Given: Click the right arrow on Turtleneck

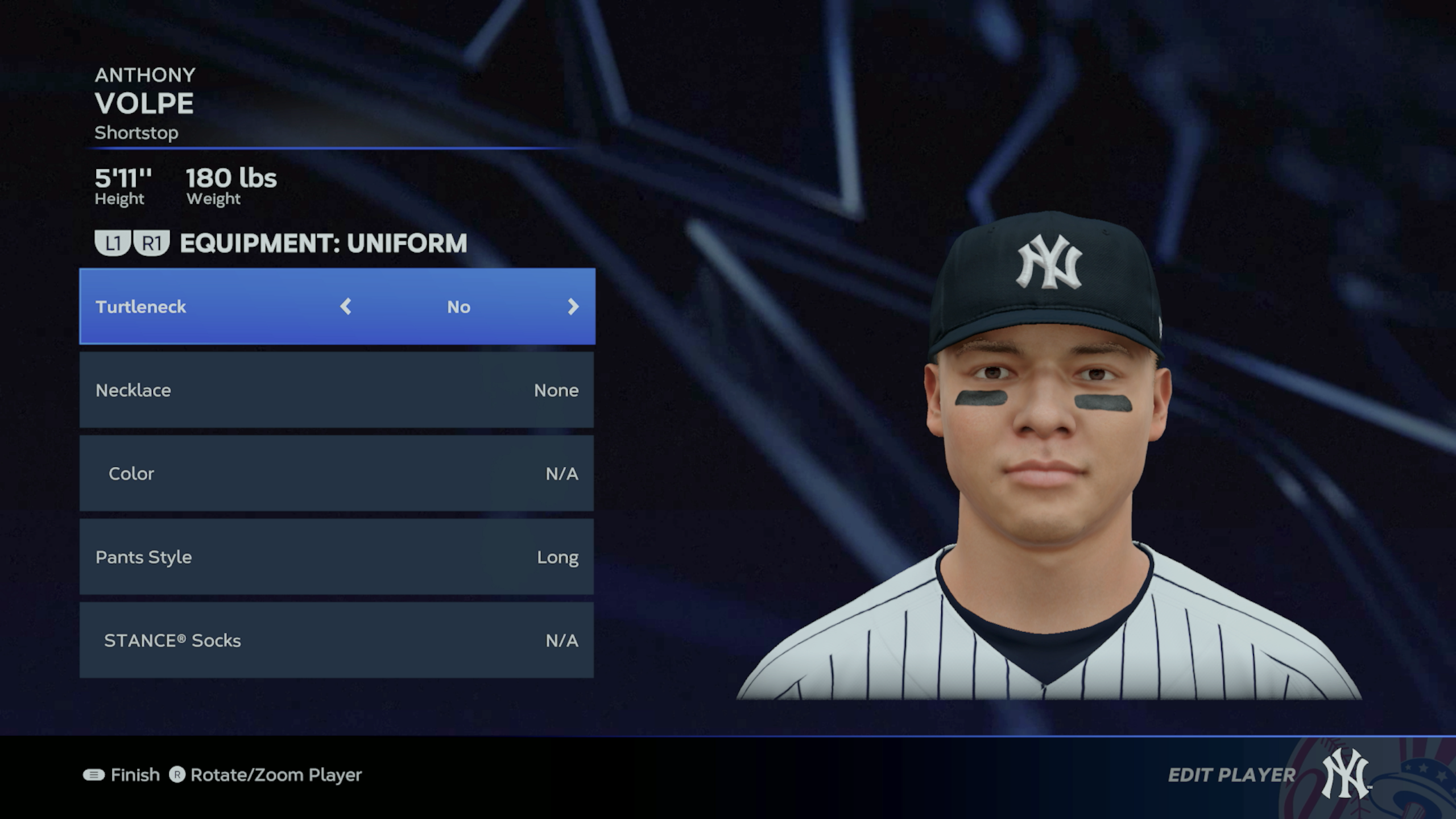Looking at the screenshot, I should [573, 307].
